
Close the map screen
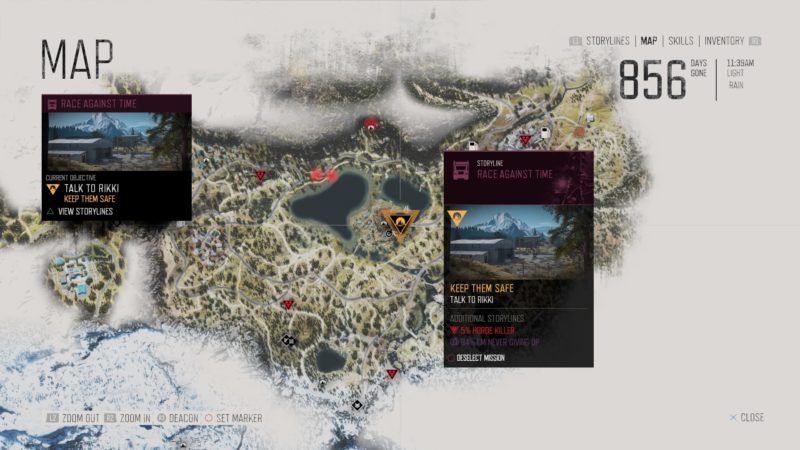click(746, 417)
